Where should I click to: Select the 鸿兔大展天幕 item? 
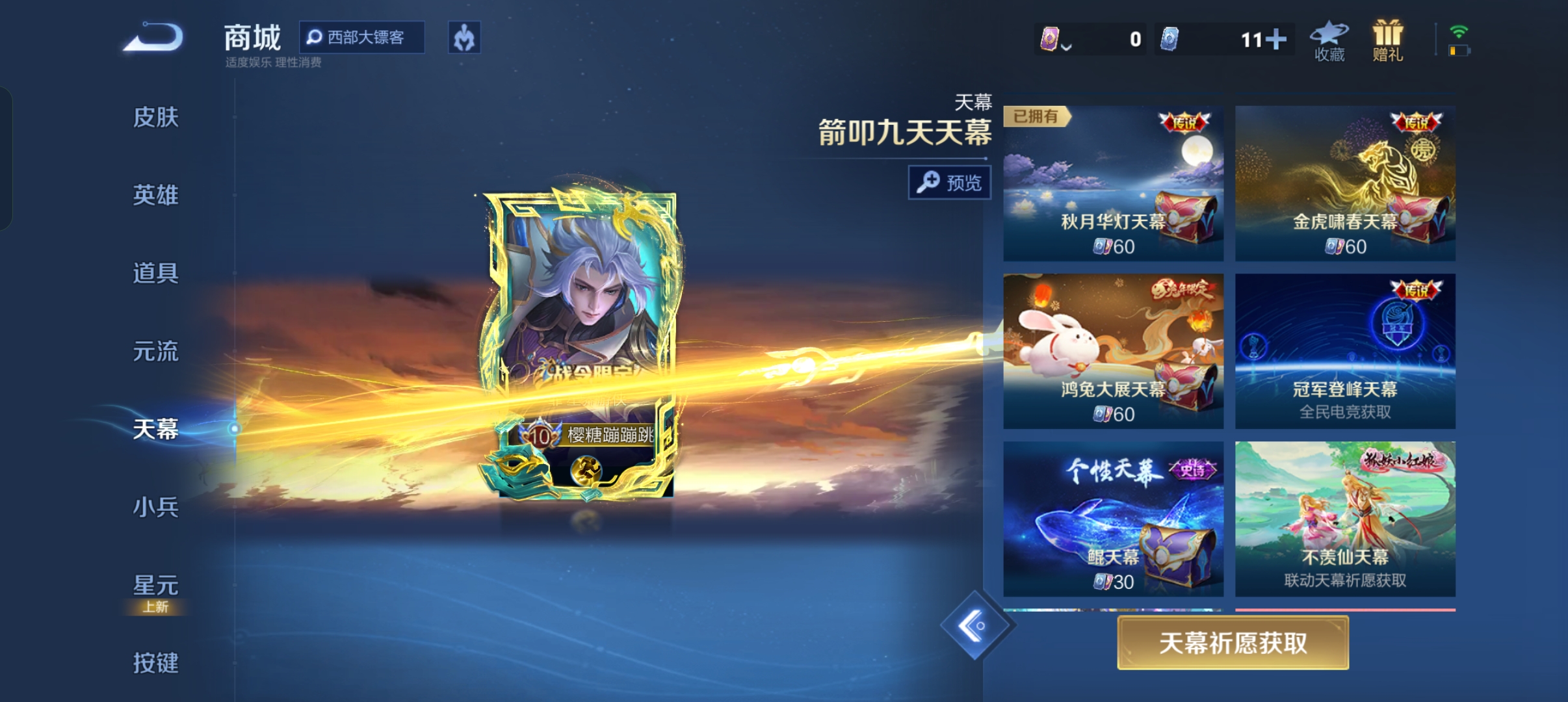coord(1113,351)
